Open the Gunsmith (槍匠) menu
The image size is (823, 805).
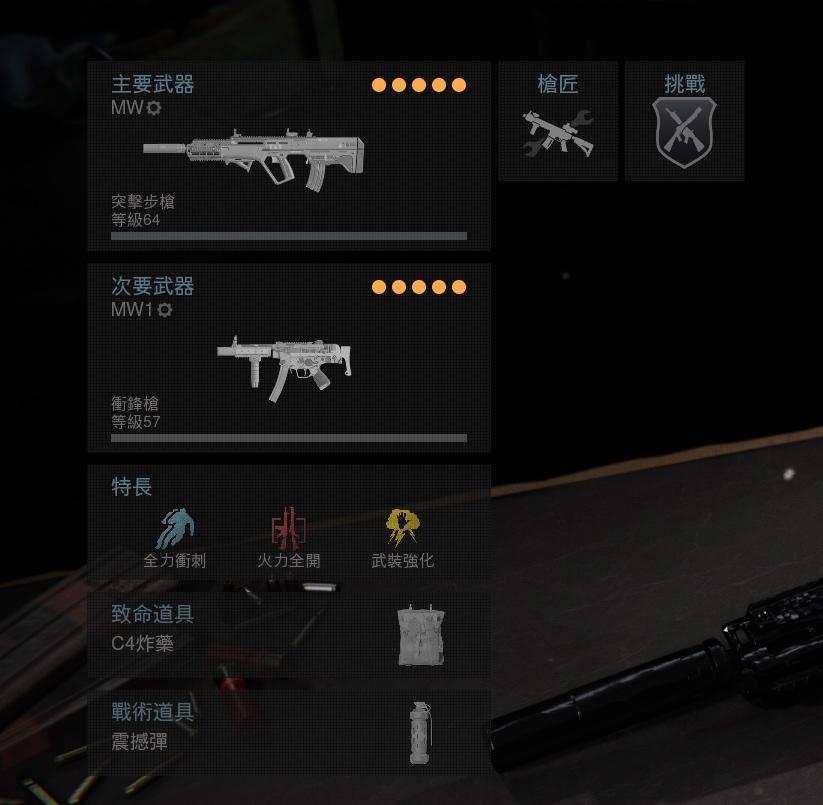coord(558,122)
